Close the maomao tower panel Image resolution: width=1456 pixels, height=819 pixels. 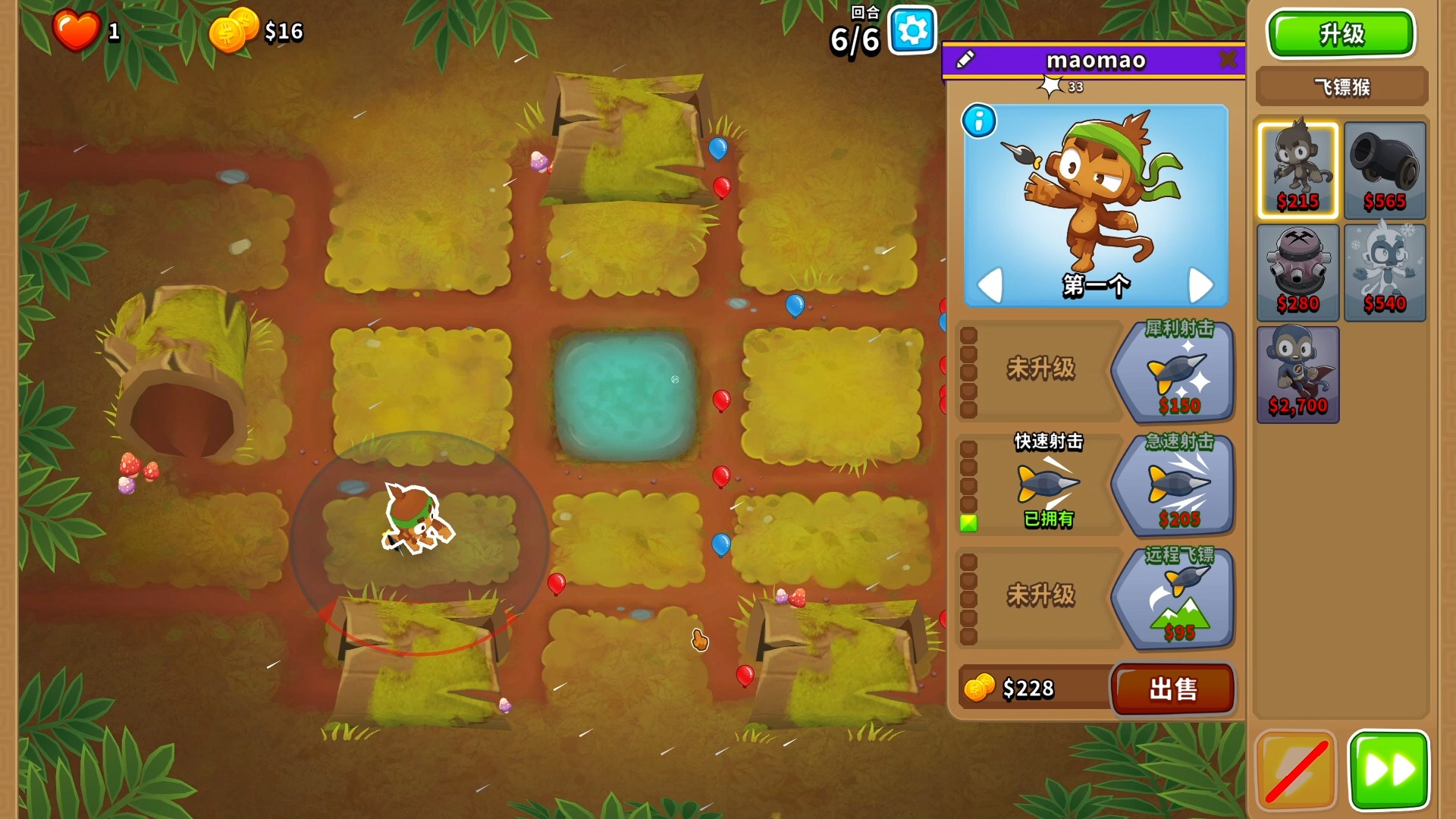1227,59
